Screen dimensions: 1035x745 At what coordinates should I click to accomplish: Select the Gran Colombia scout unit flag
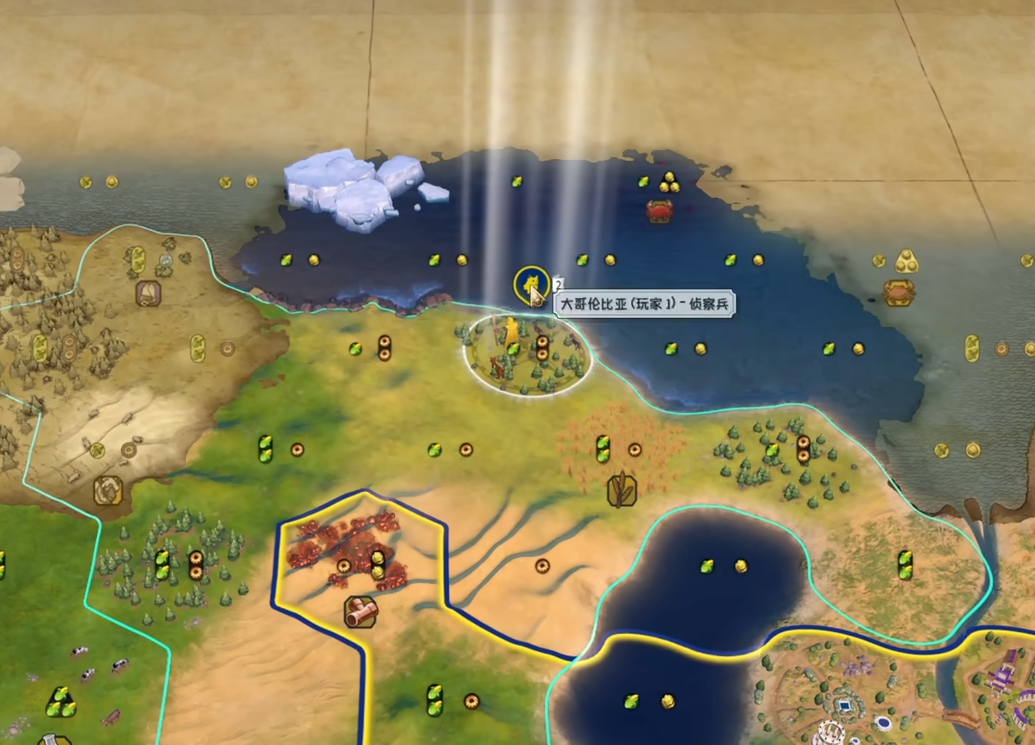point(529,285)
